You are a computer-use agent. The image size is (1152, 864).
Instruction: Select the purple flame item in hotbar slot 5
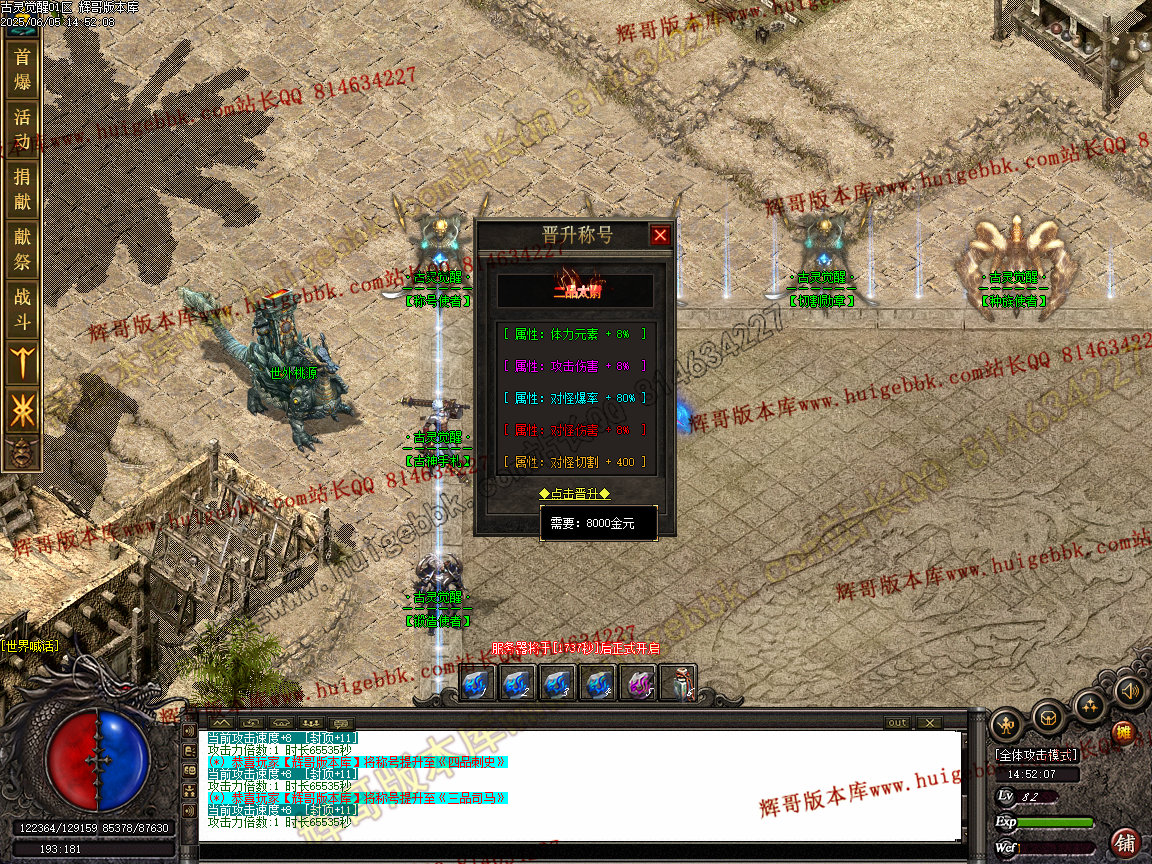637,684
